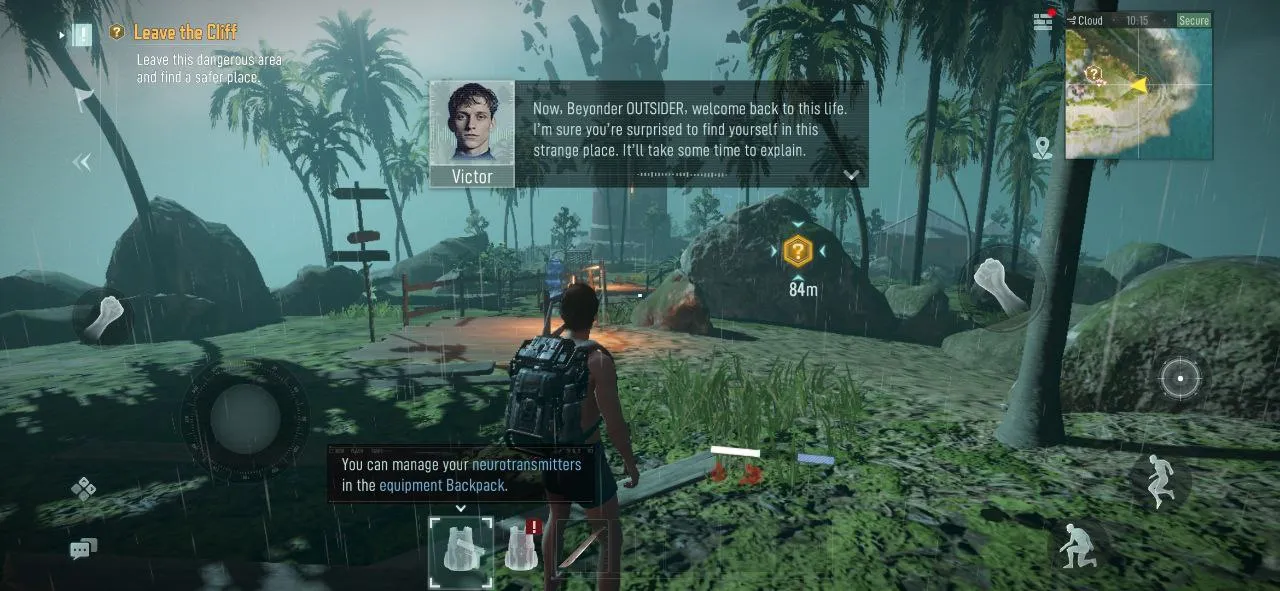Tap Victor's portrait in the dialogue box
This screenshot has height=591, width=1280.
tap(472, 123)
